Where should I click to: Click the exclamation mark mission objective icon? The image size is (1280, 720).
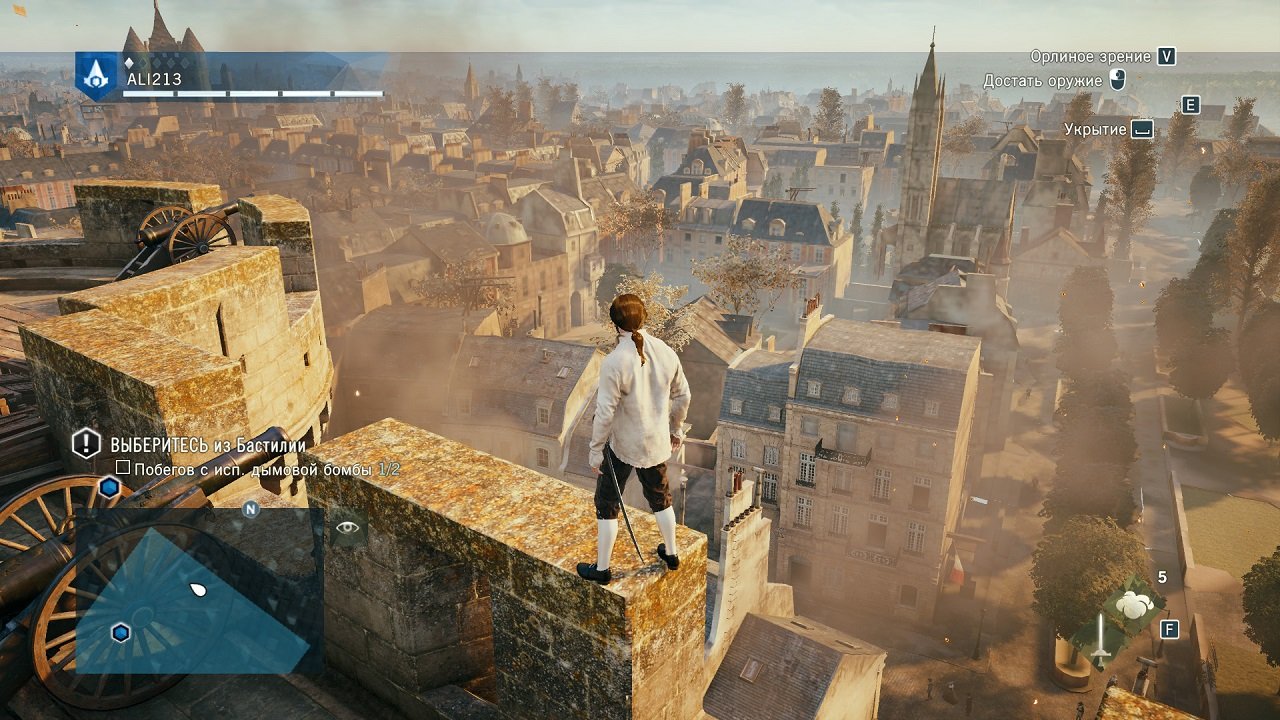pyautogui.click(x=87, y=443)
